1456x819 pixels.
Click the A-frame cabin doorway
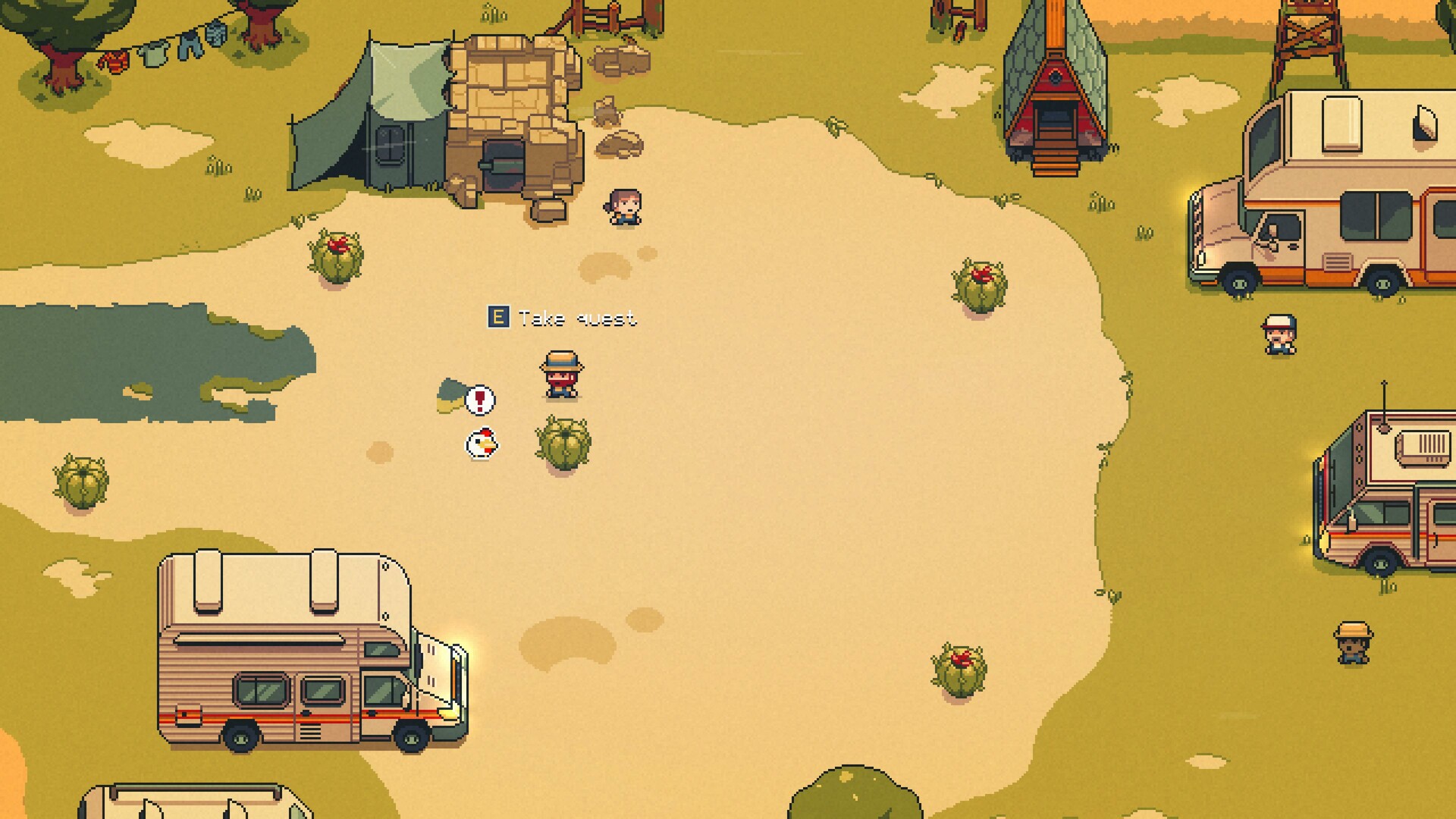coord(1054,114)
